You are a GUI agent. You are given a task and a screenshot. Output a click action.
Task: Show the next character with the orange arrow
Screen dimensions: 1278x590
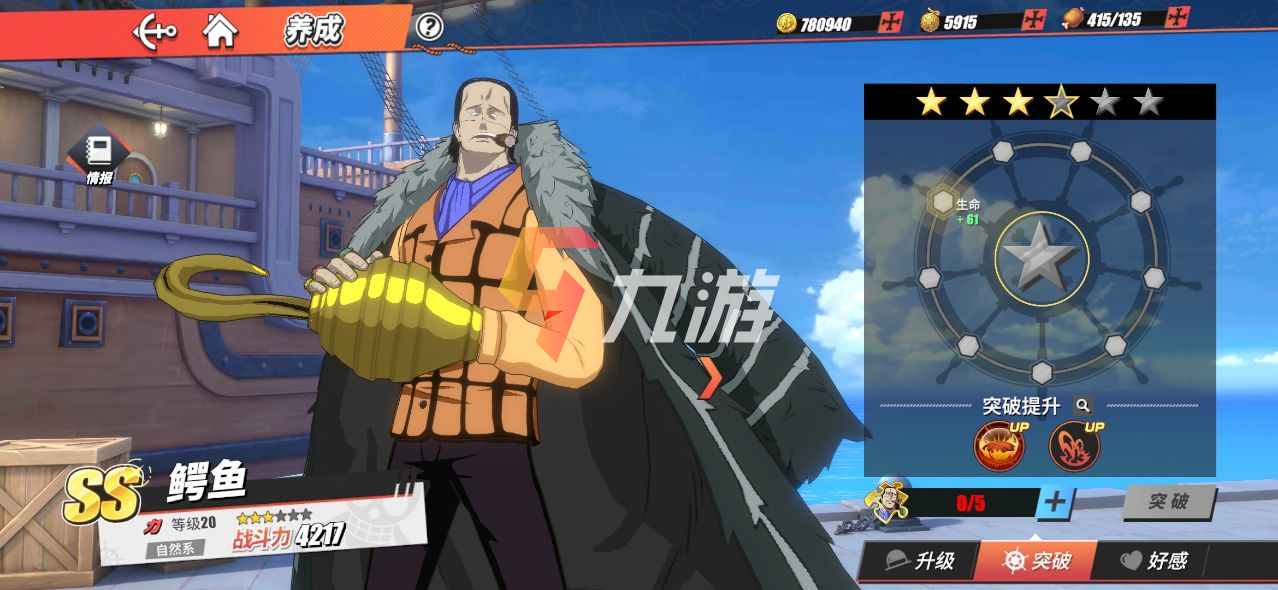[709, 377]
